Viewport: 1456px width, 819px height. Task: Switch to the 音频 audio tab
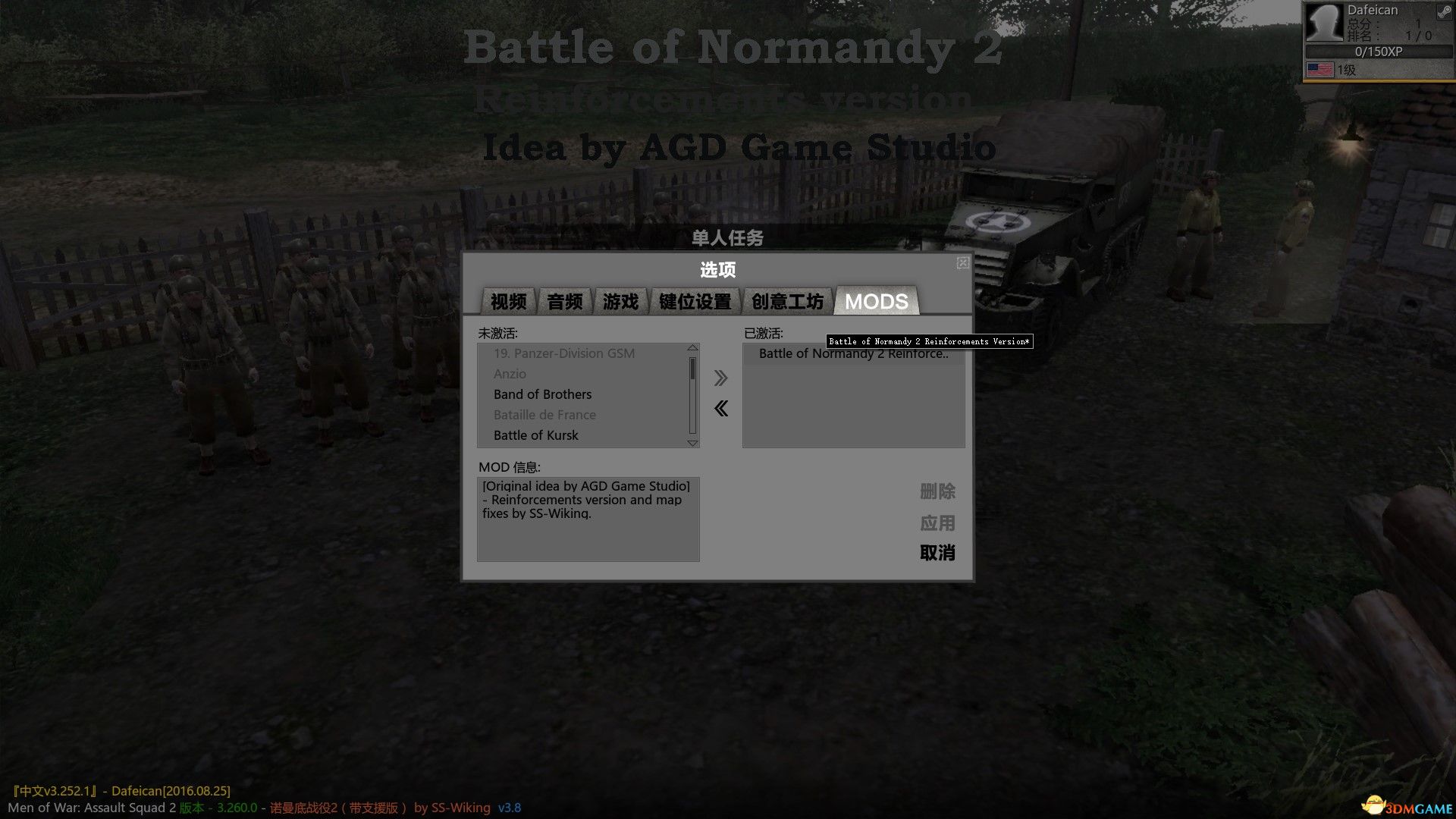point(563,300)
